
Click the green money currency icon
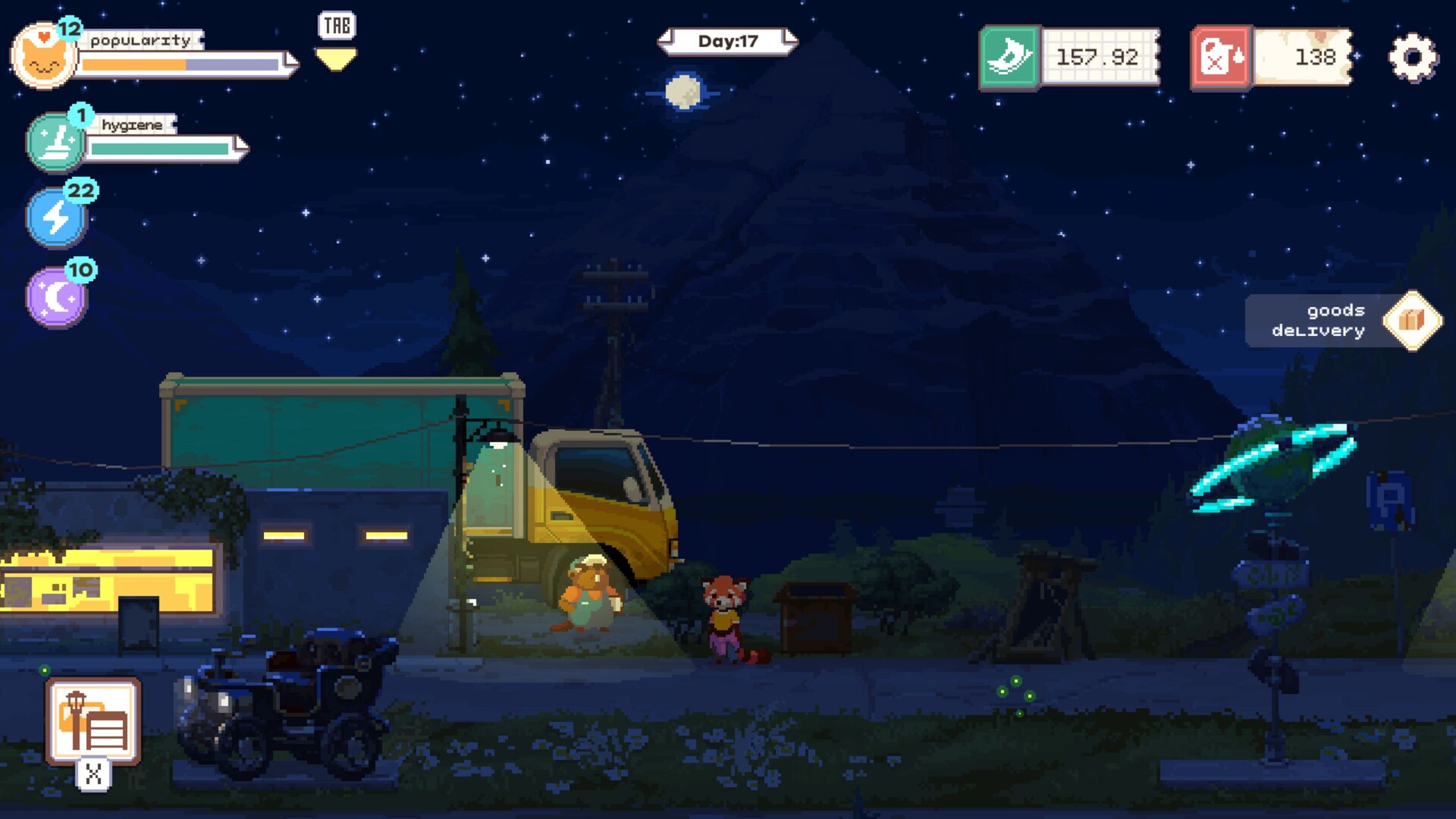click(x=1009, y=55)
